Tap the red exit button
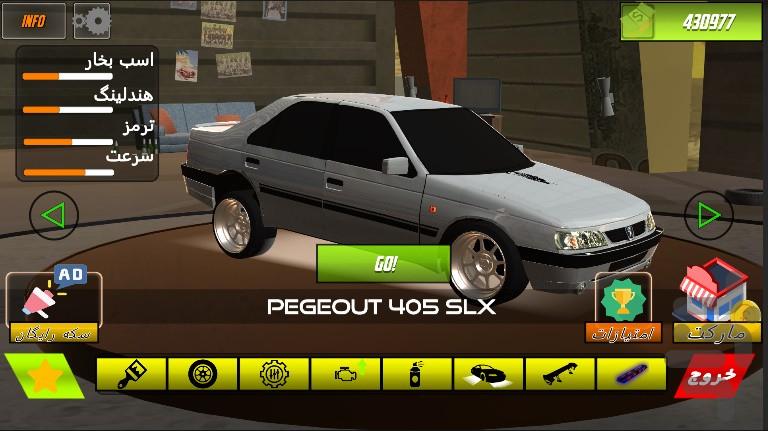 (x=714, y=375)
